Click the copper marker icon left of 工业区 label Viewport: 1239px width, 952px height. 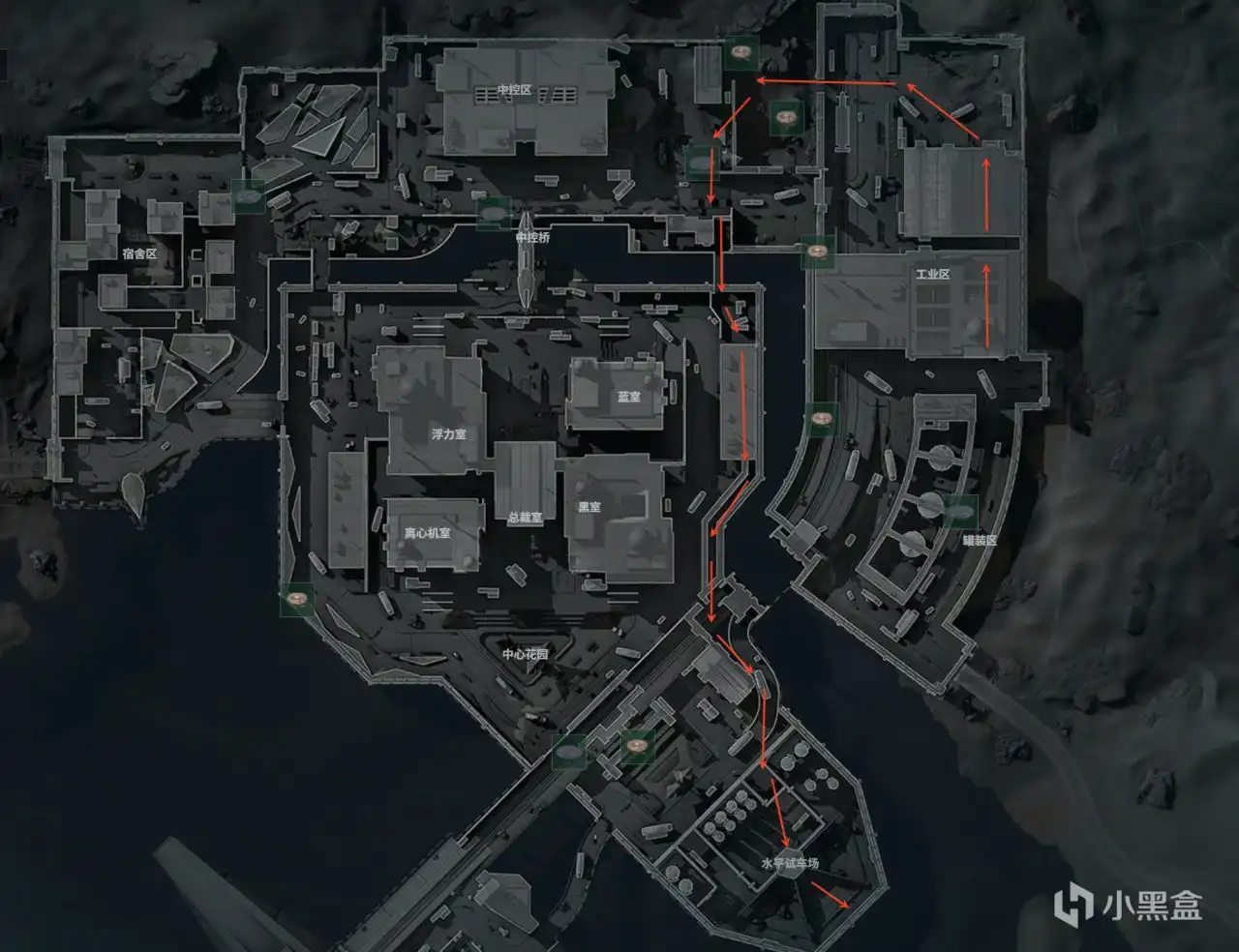pos(818,252)
